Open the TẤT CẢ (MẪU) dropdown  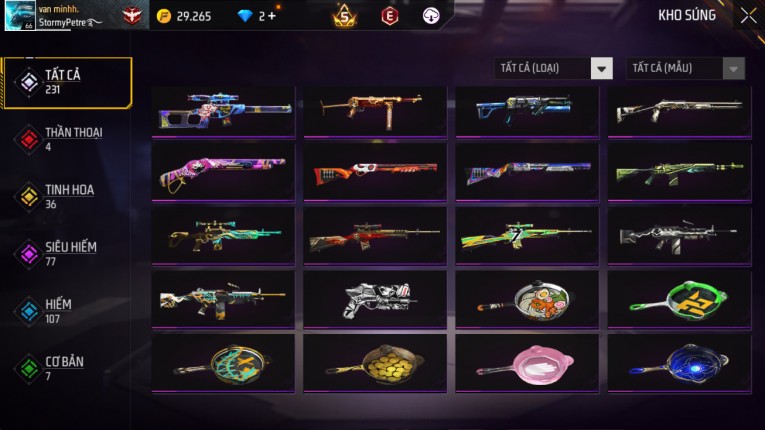[685, 68]
